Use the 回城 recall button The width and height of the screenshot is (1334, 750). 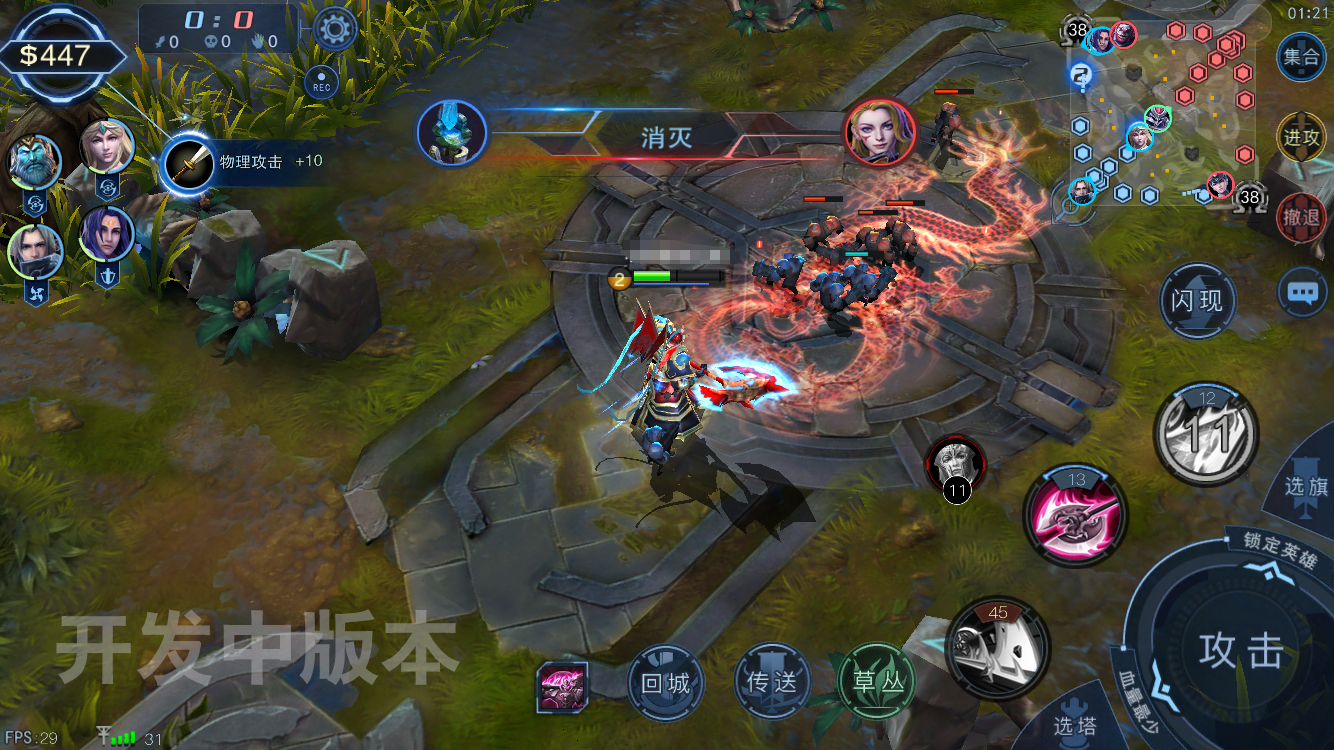pyautogui.click(x=665, y=684)
